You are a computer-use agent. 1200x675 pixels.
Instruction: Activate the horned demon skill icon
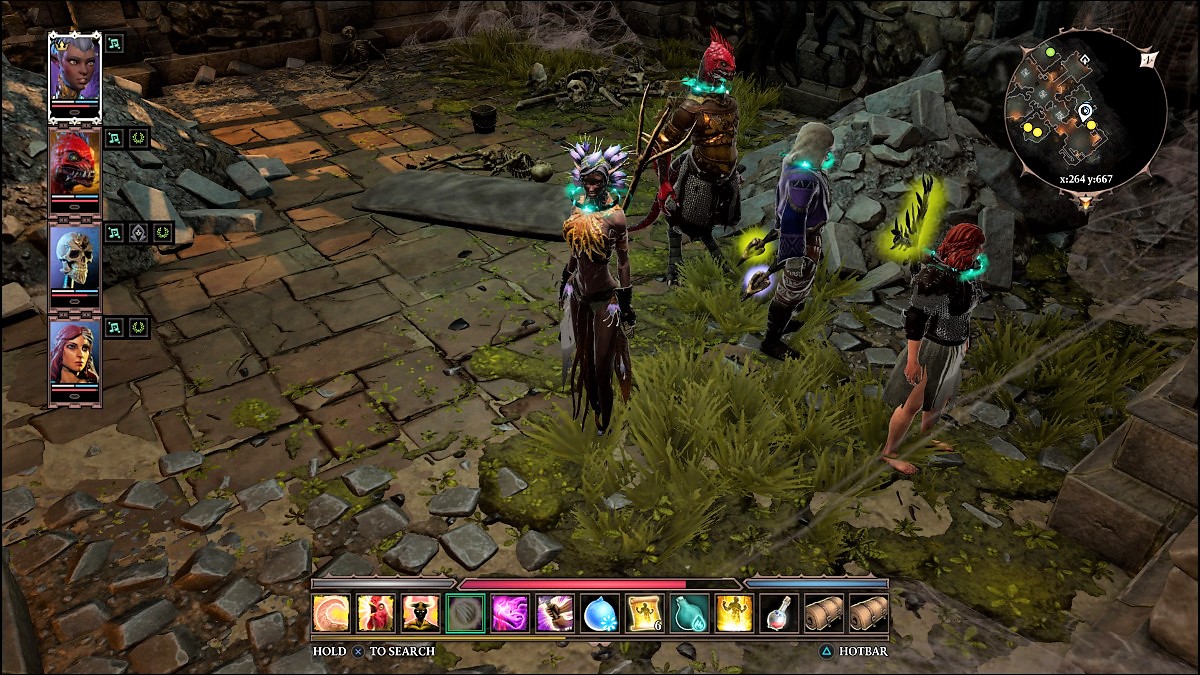[419, 613]
